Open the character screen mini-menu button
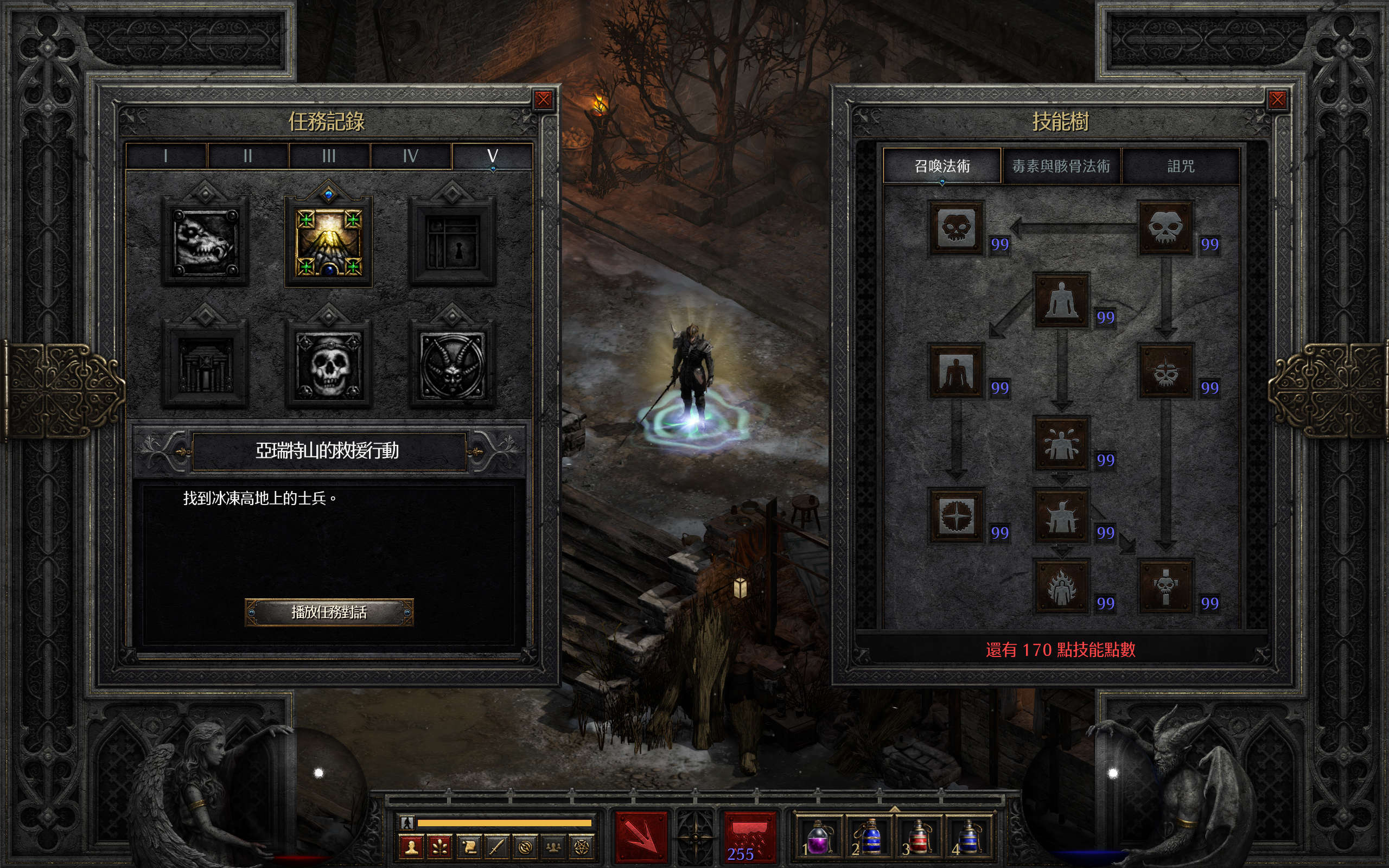Image resolution: width=1389 pixels, height=868 pixels. pyautogui.click(x=411, y=847)
